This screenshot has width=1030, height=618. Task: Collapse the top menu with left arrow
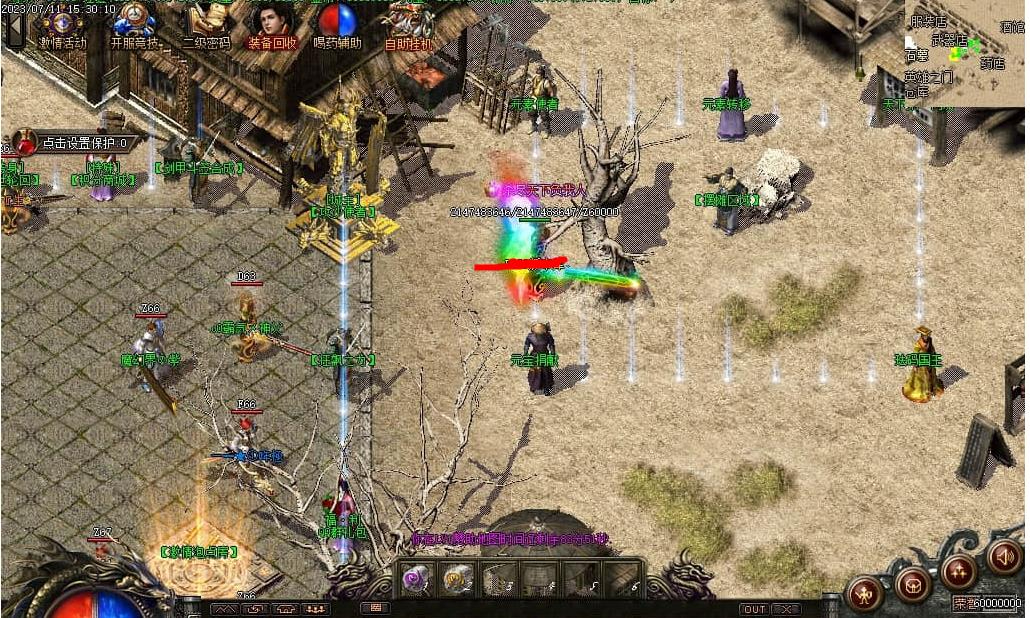14,28
